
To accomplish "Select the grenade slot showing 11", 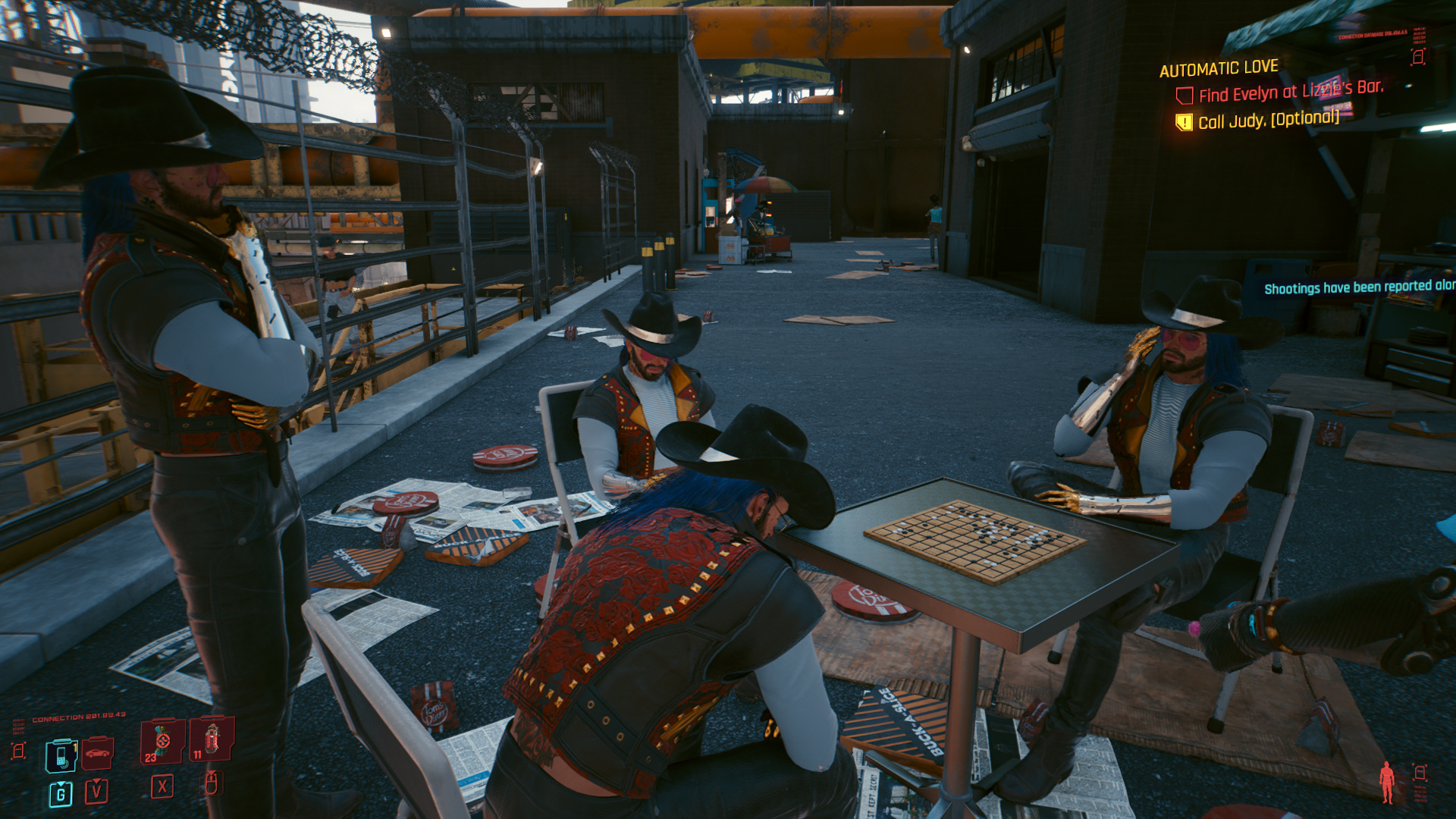I will click(212, 739).
